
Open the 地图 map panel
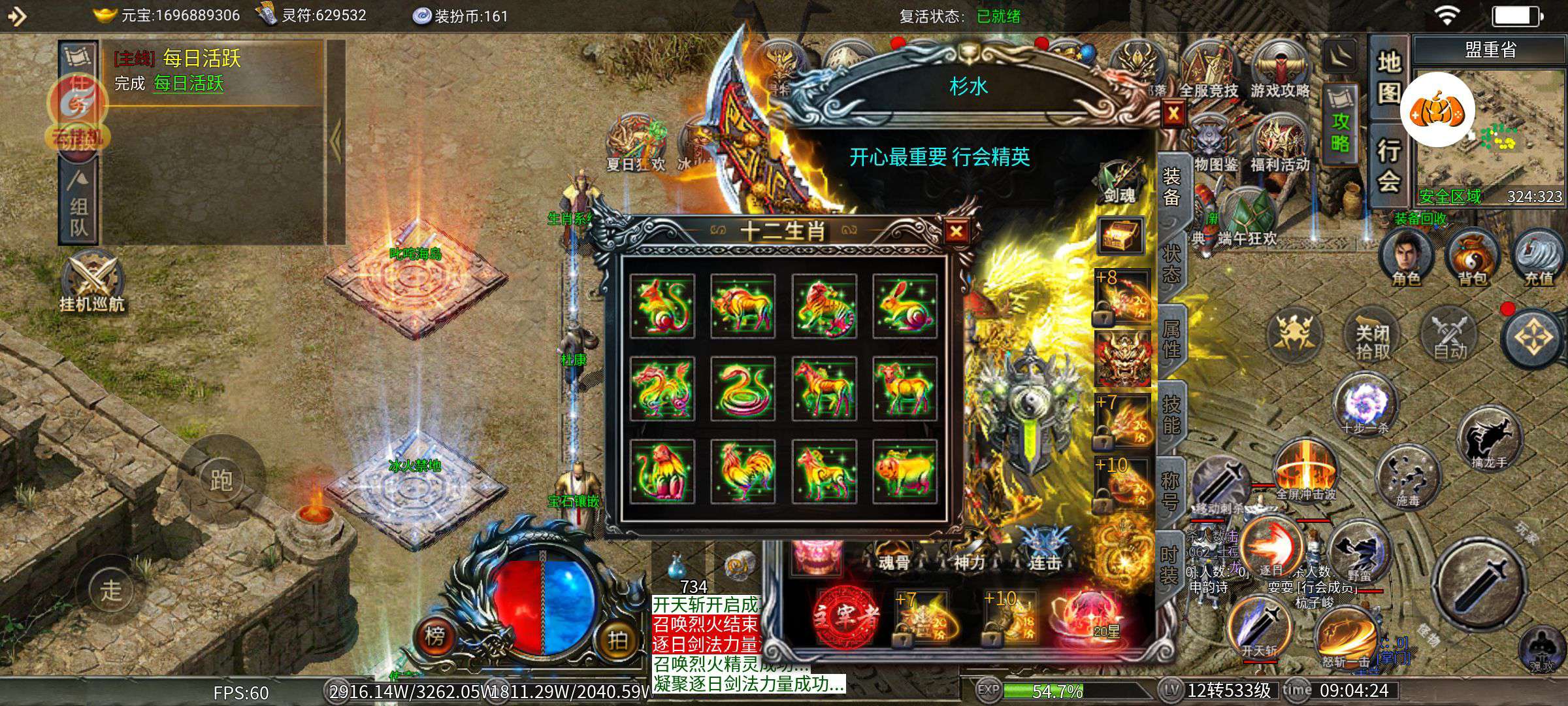coord(1389,78)
